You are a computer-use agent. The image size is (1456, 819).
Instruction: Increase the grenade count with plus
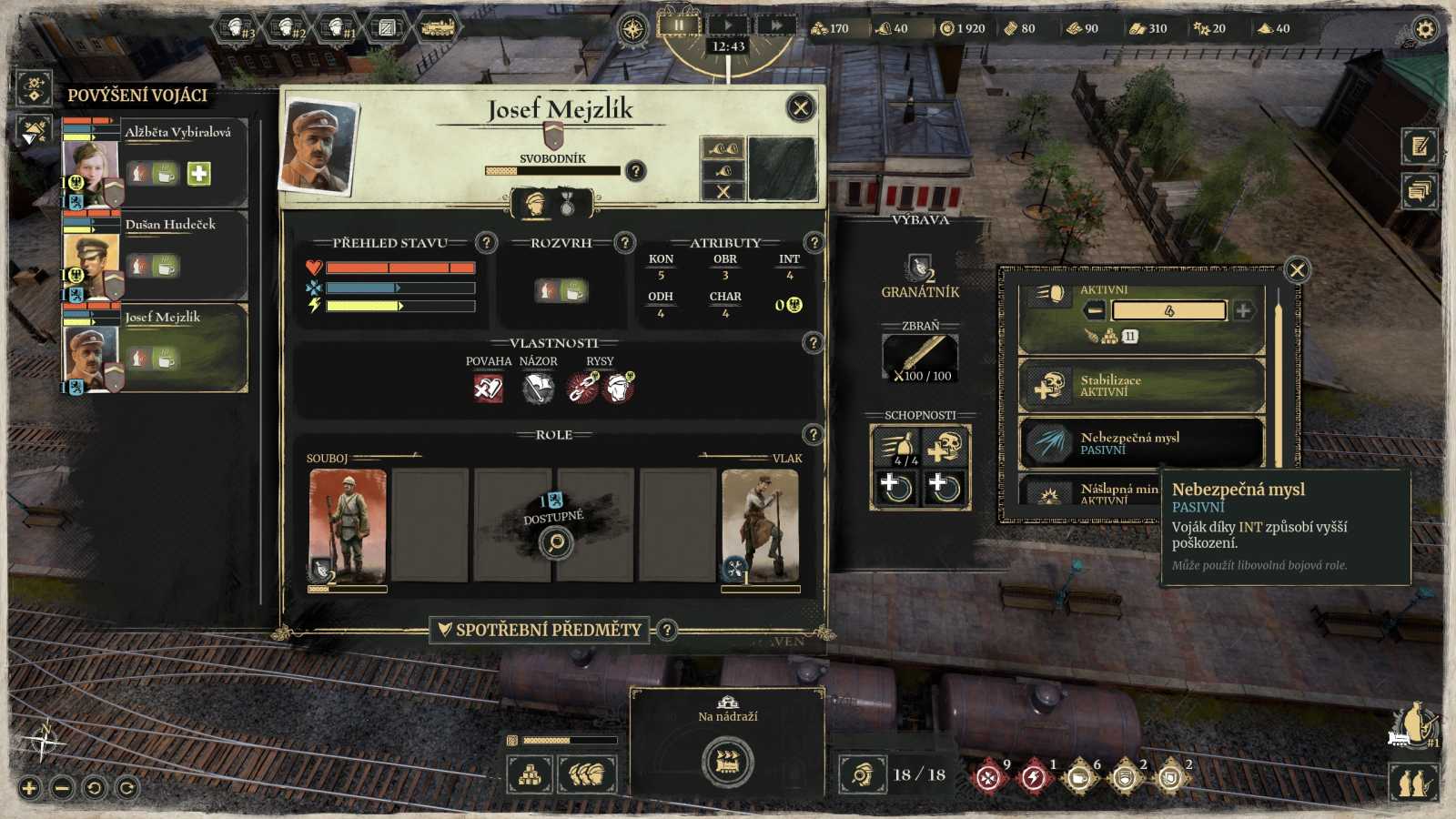pos(1243,310)
